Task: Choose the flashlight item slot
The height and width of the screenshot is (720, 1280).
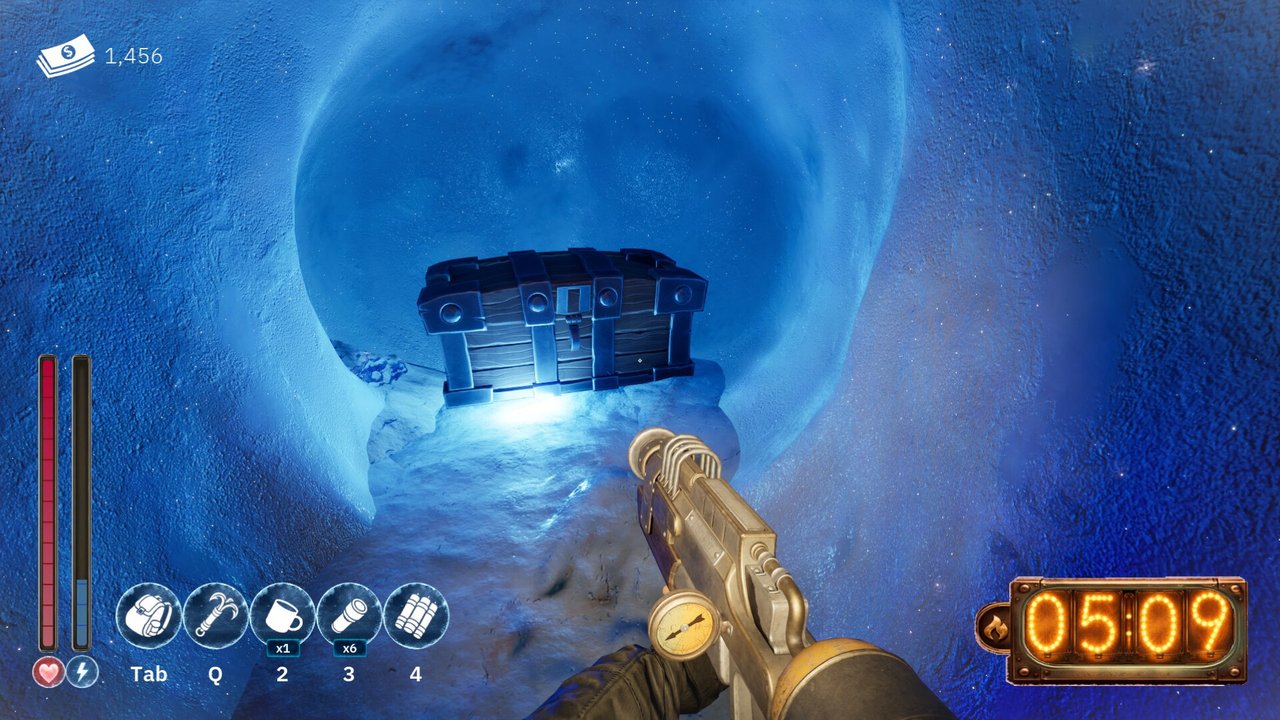Action: (x=349, y=616)
